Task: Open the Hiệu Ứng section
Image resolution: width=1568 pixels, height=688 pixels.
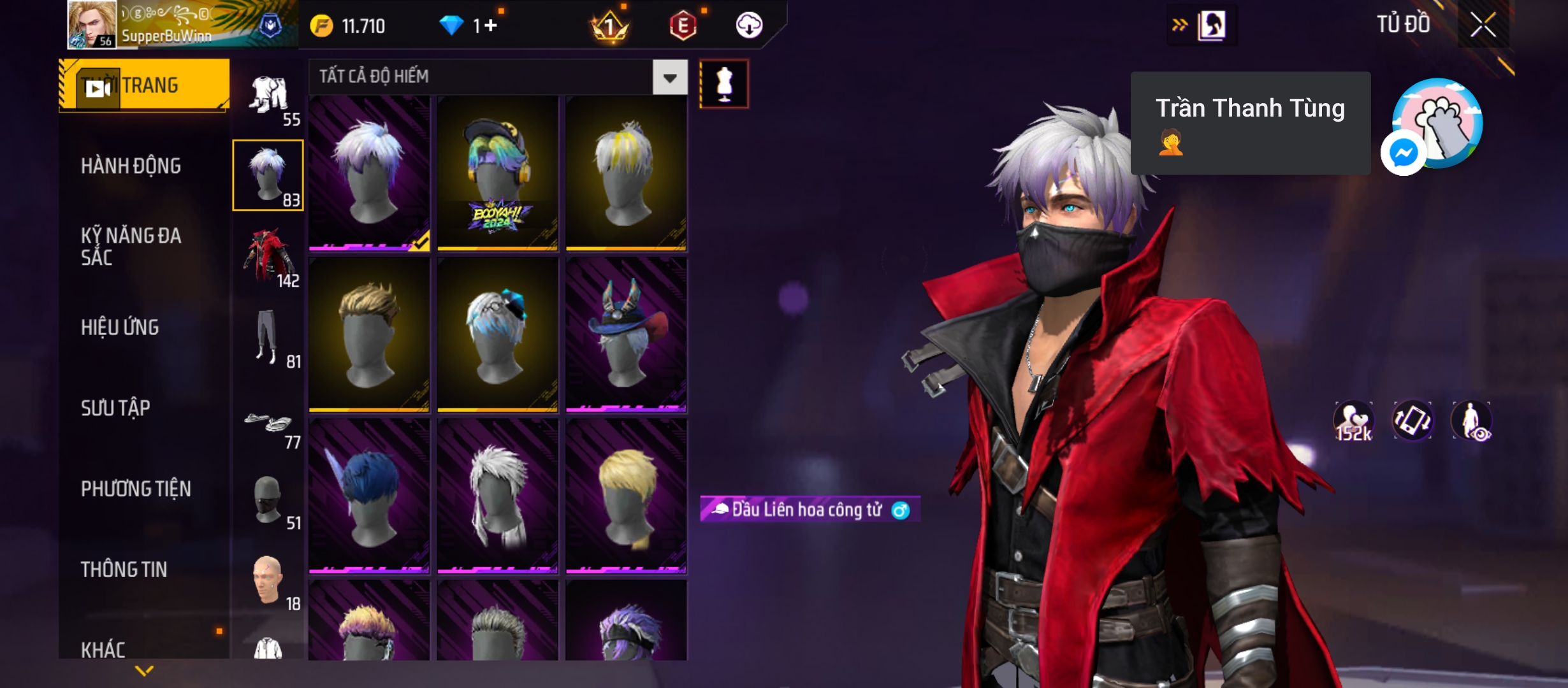Action: pyautogui.click(x=120, y=327)
